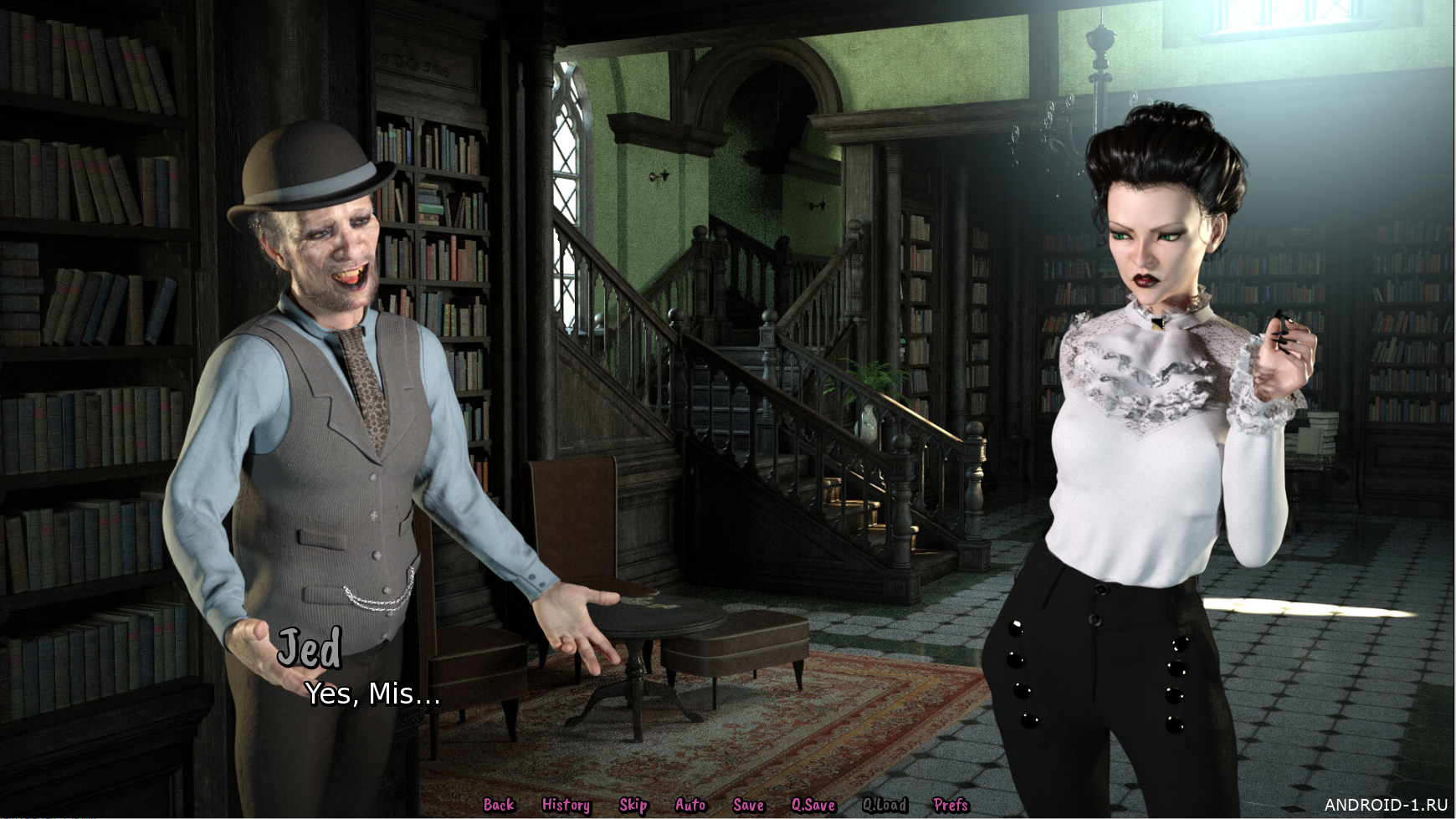Quick save with Q.Save
Screen dimensions: 1456x819
(x=813, y=805)
